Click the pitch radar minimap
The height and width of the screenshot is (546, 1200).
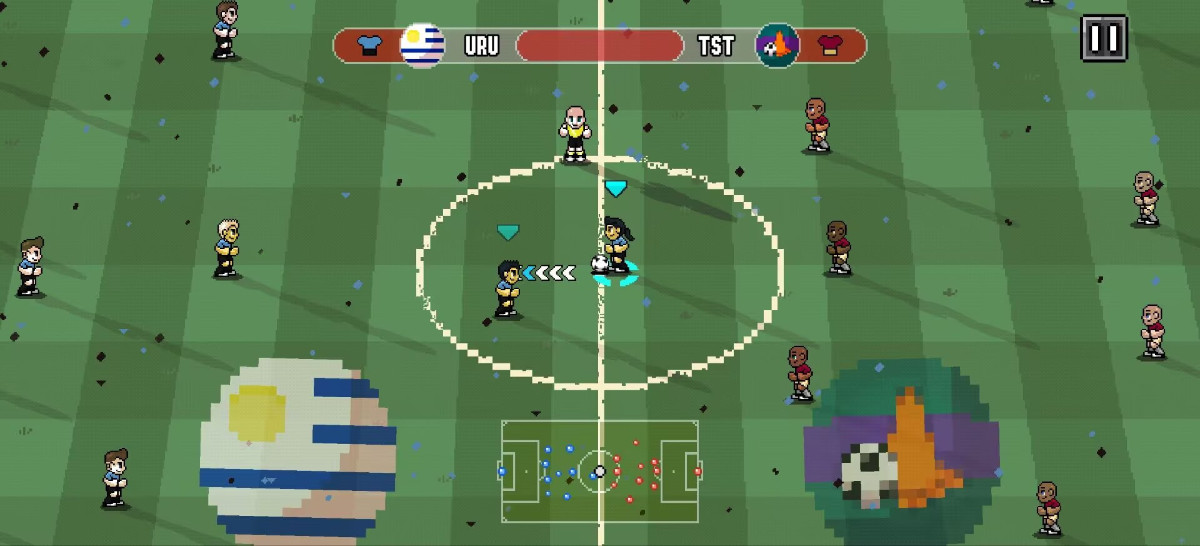(x=600, y=469)
